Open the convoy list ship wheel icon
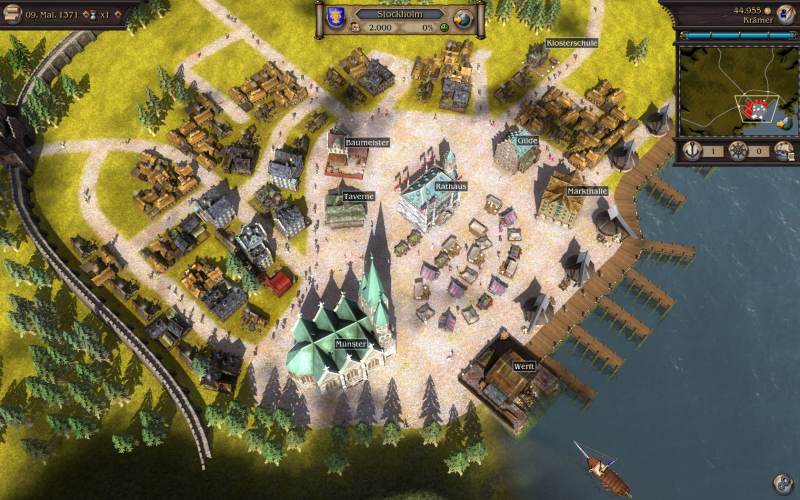800x500 pixels. click(x=738, y=150)
